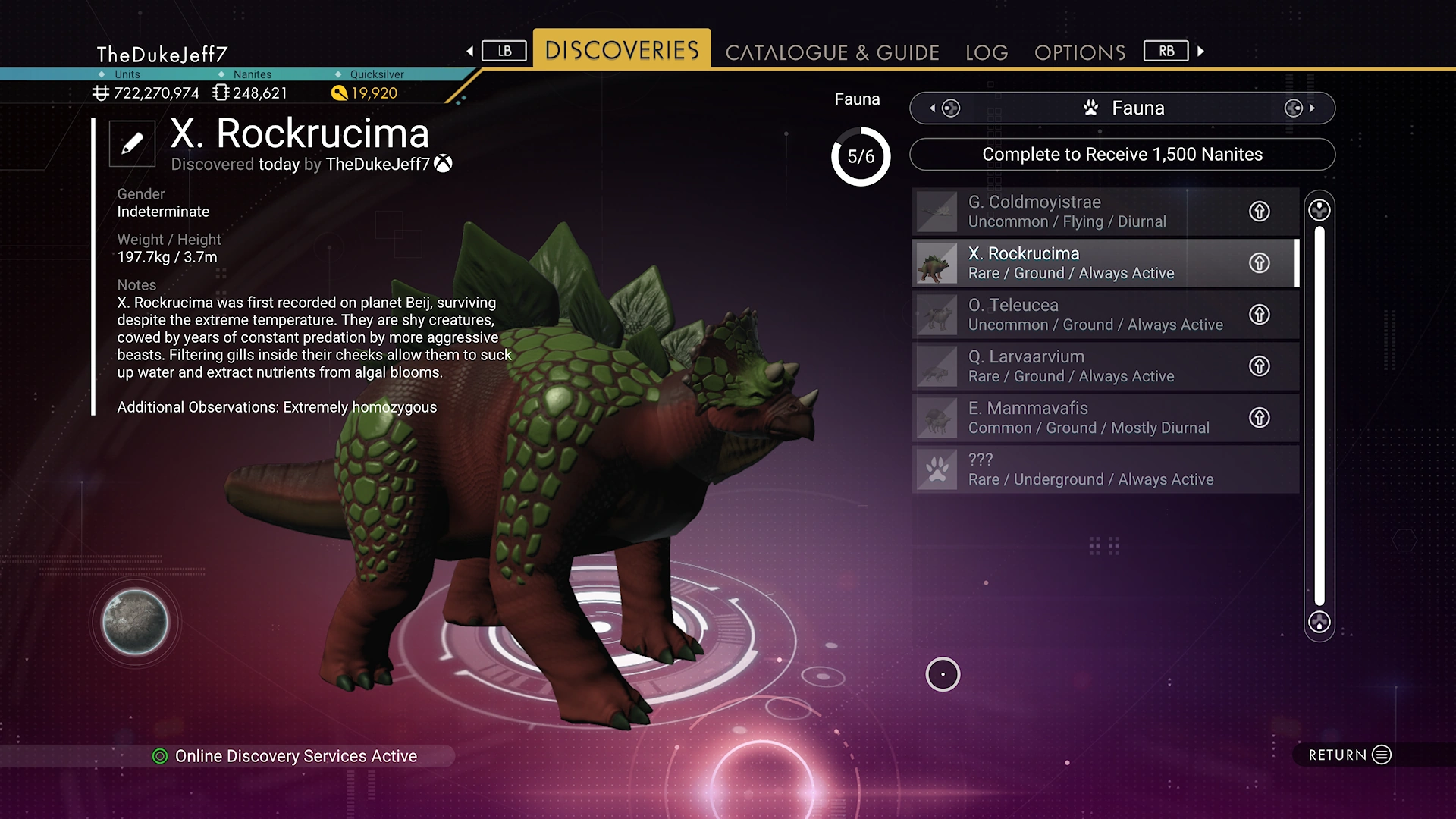Upload the G. Coldmoyistrae discovery
1456x819 pixels.
point(1259,212)
